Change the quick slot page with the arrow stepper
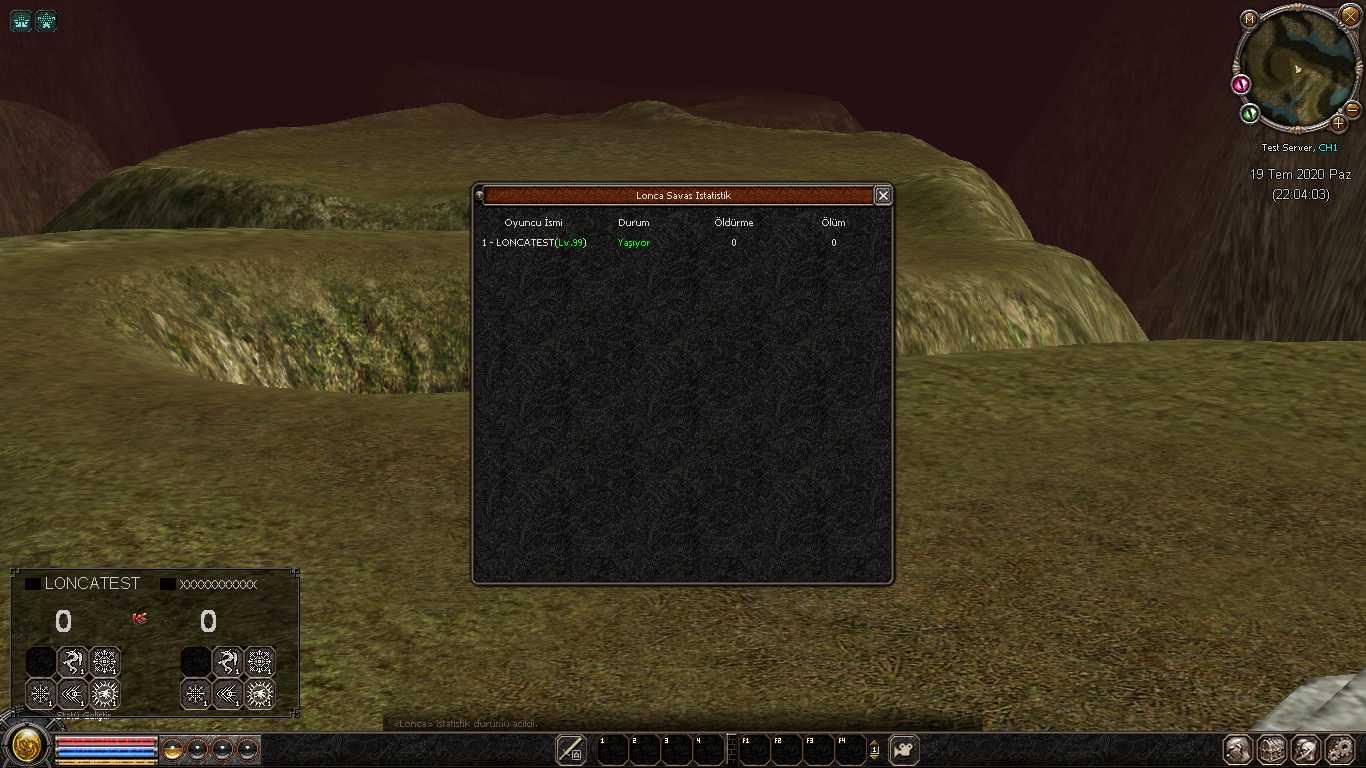 874,749
